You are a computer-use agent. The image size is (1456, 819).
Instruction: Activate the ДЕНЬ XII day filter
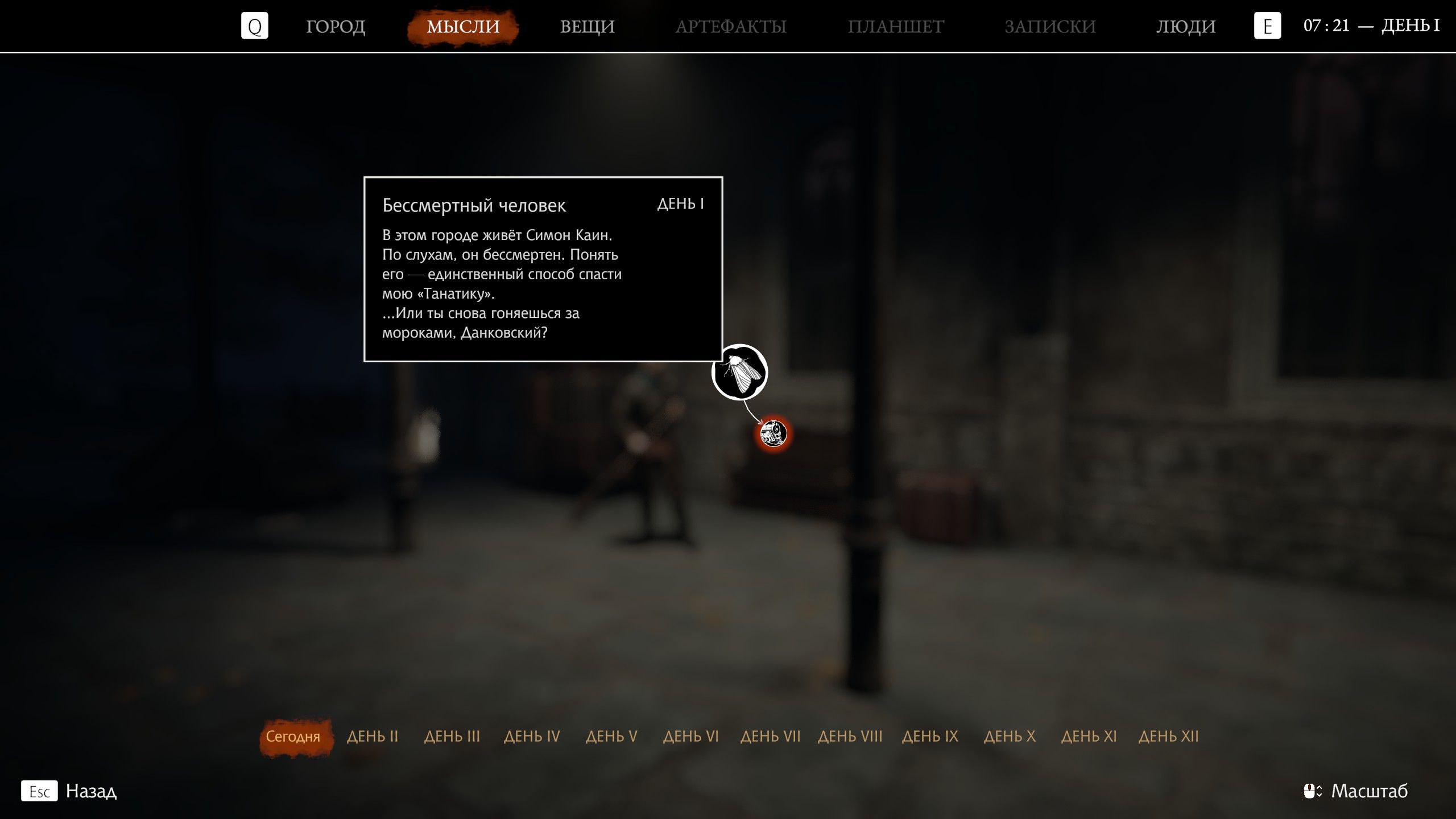tap(1169, 736)
